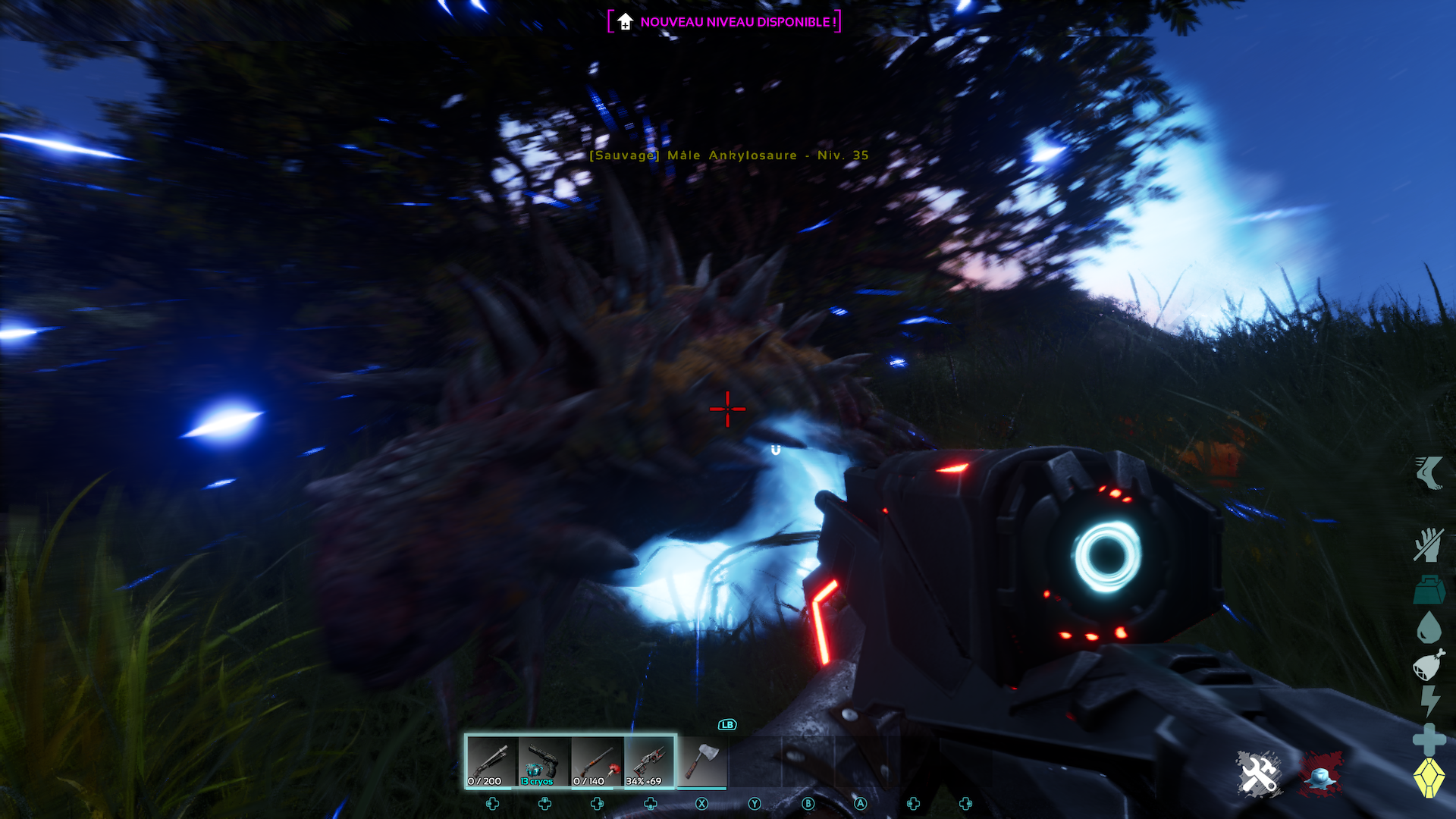Screen dimensions: 1456x819
Task: Equip the cryogun slot labeled 13 cryos
Action: pyautogui.click(x=544, y=761)
